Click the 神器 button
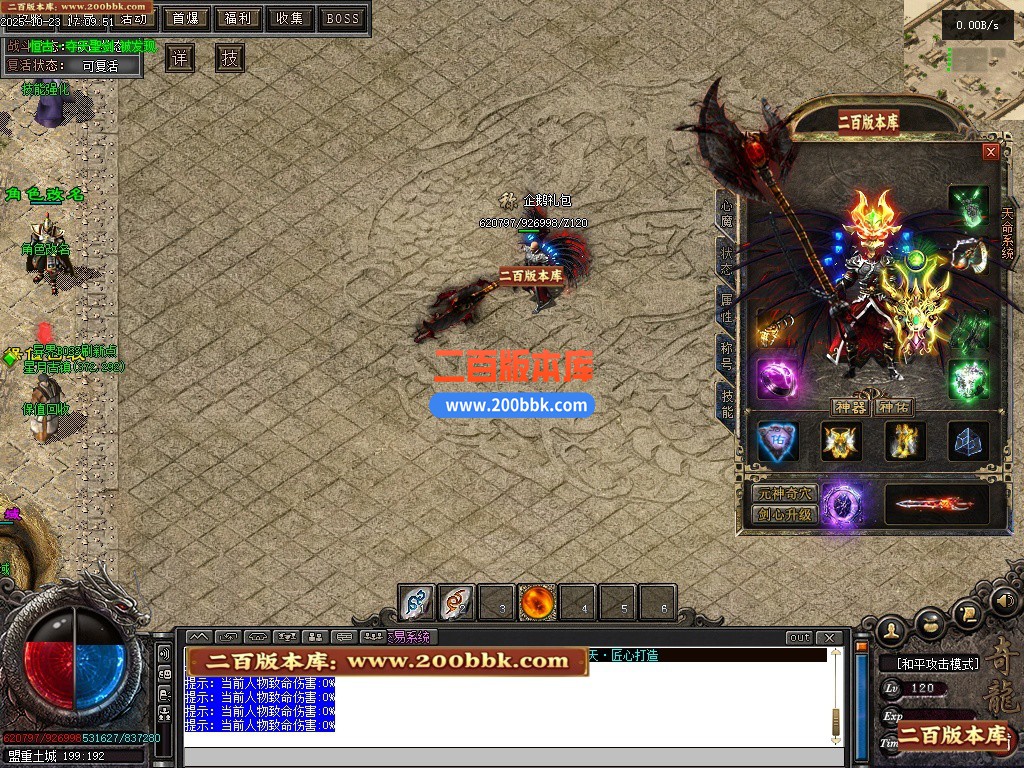 pyautogui.click(x=850, y=407)
